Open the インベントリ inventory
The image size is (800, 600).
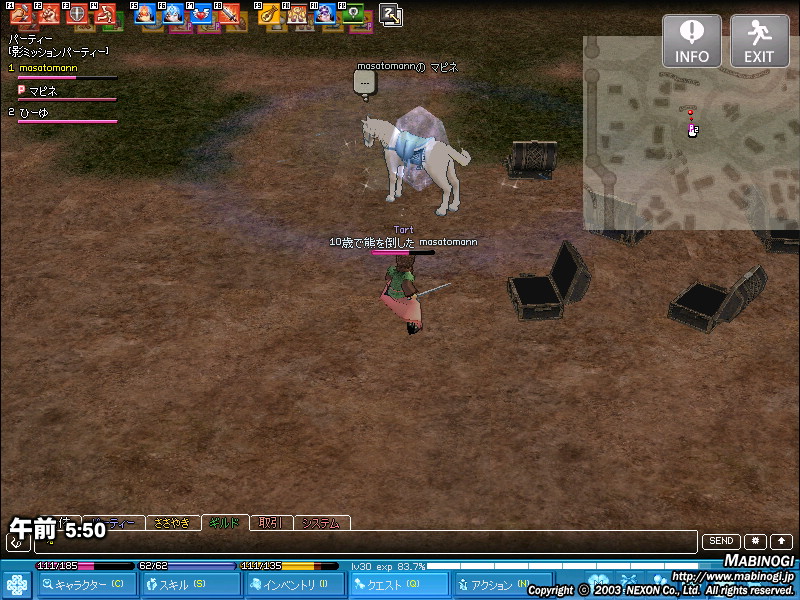[x=295, y=585]
